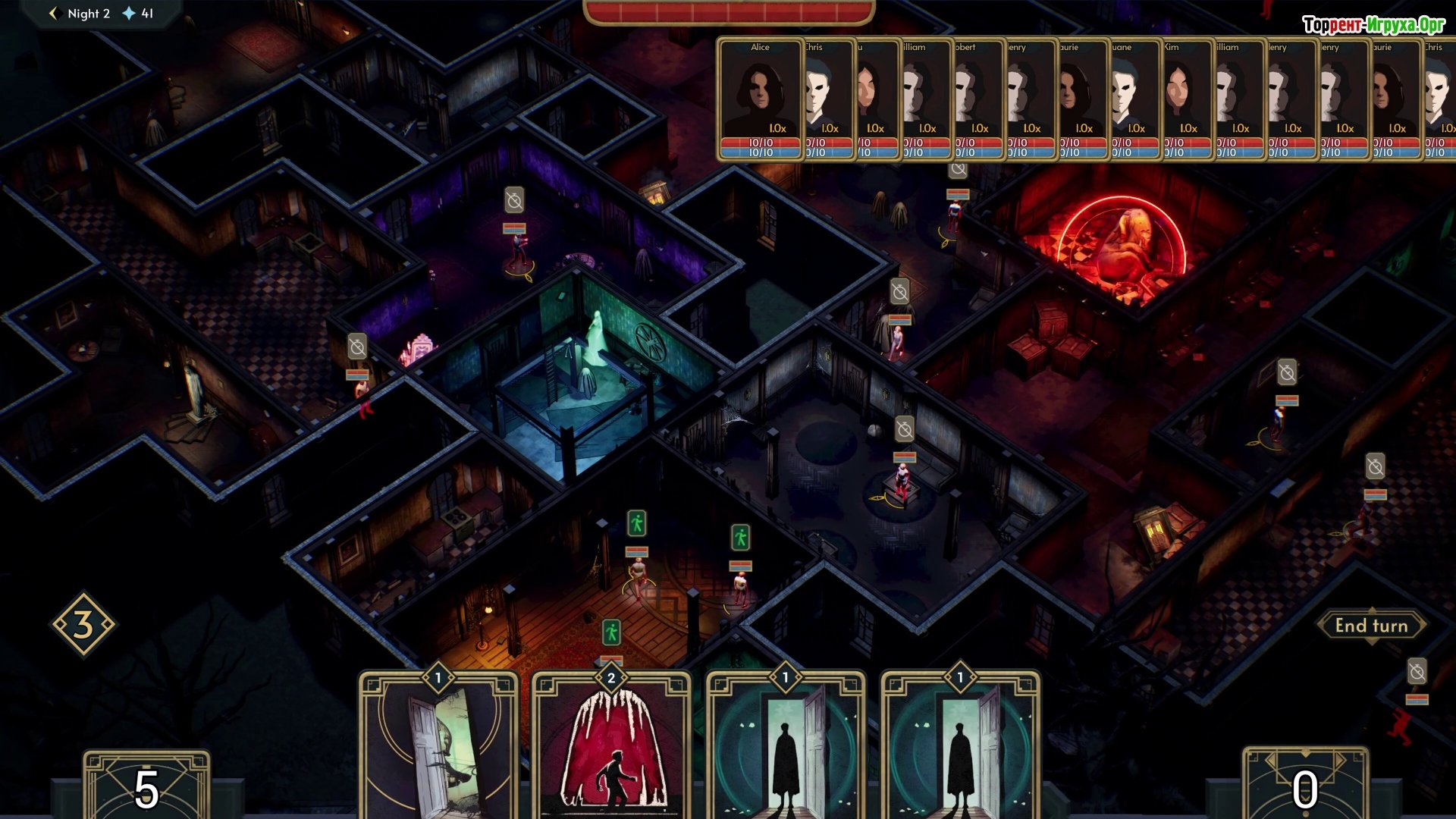Select the red fanged maw card

click(x=611, y=747)
